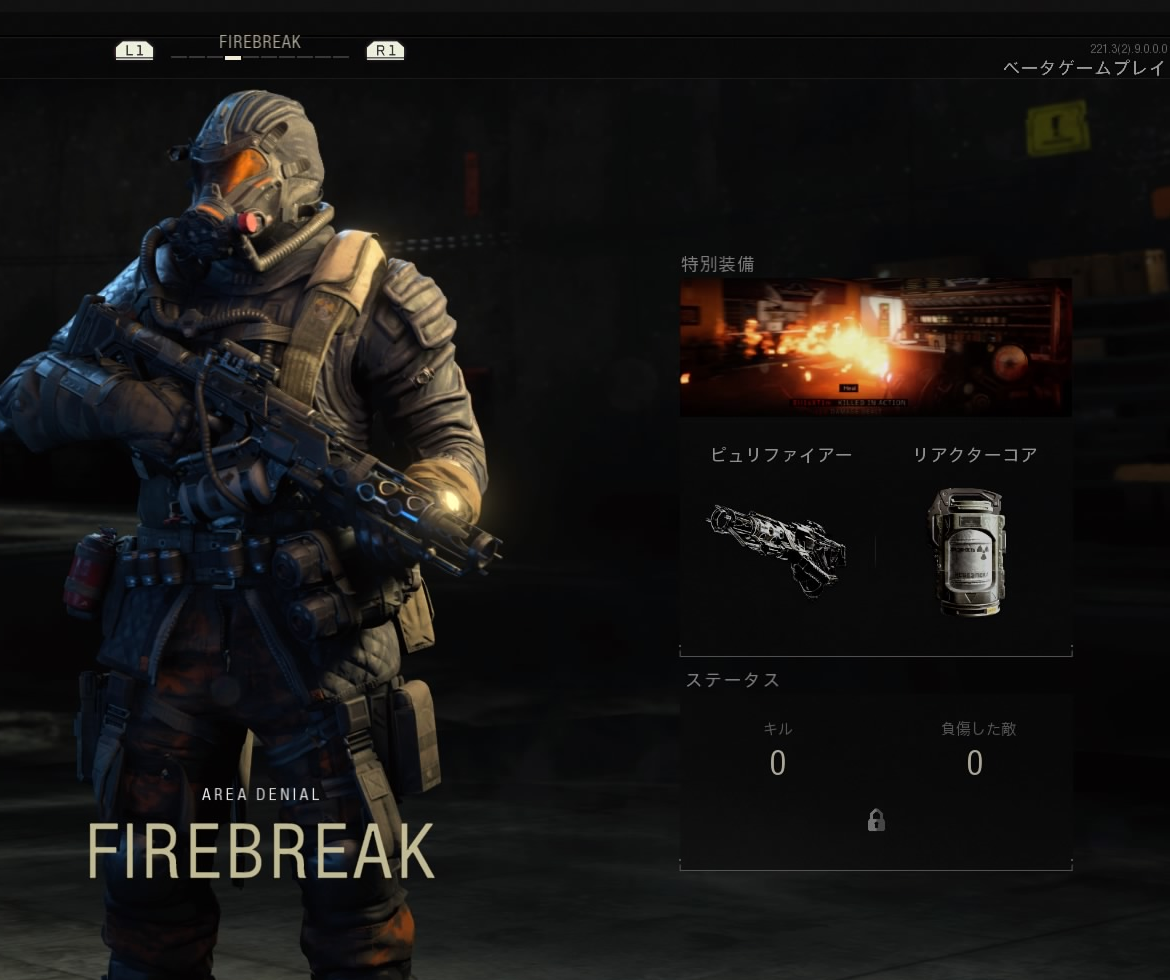Image resolution: width=1170 pixels, height=980 pixels.
Task: Select the highlighted Firebreak specialist page marker
Action: 233,58
